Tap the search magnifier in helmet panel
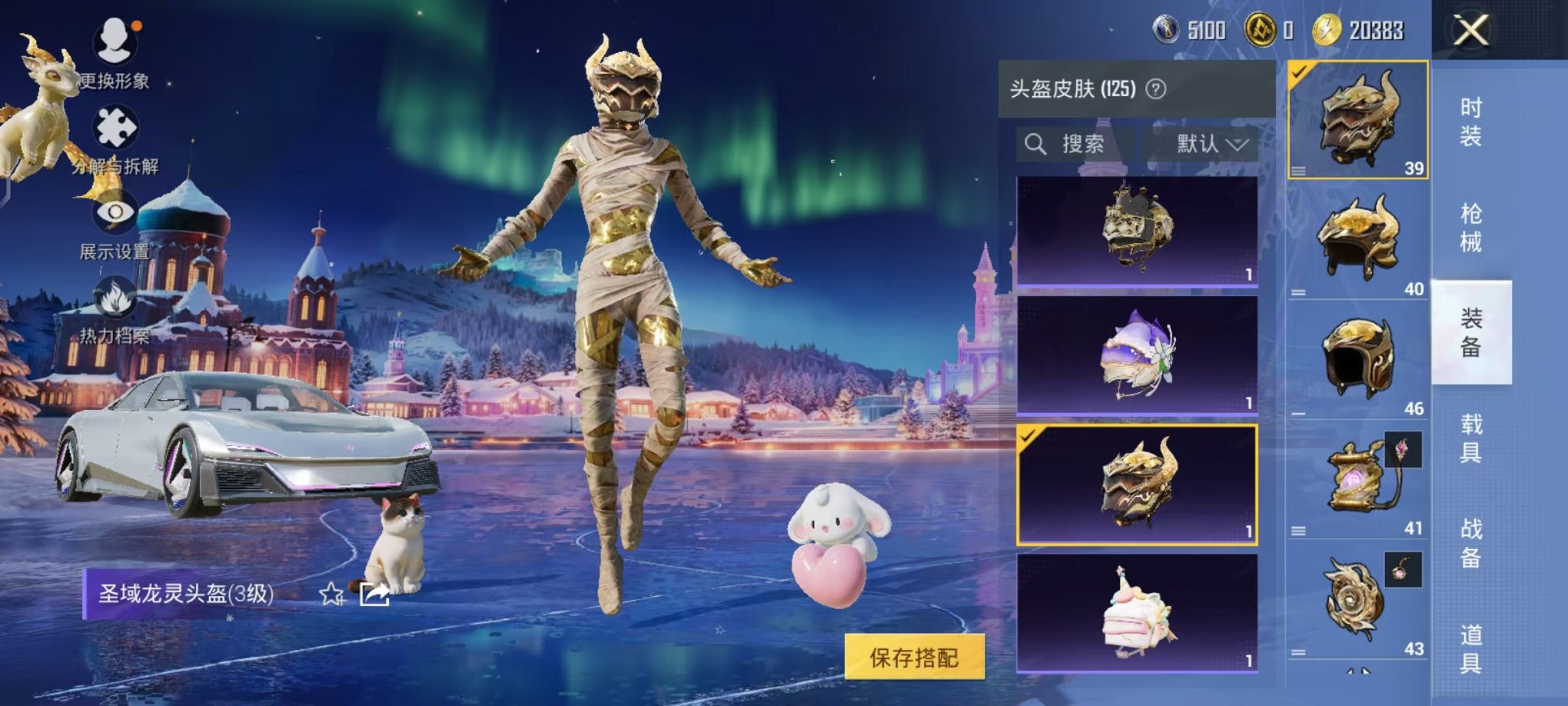Viewport: 1568px width, 706px height. click(x=1035, y=145)
